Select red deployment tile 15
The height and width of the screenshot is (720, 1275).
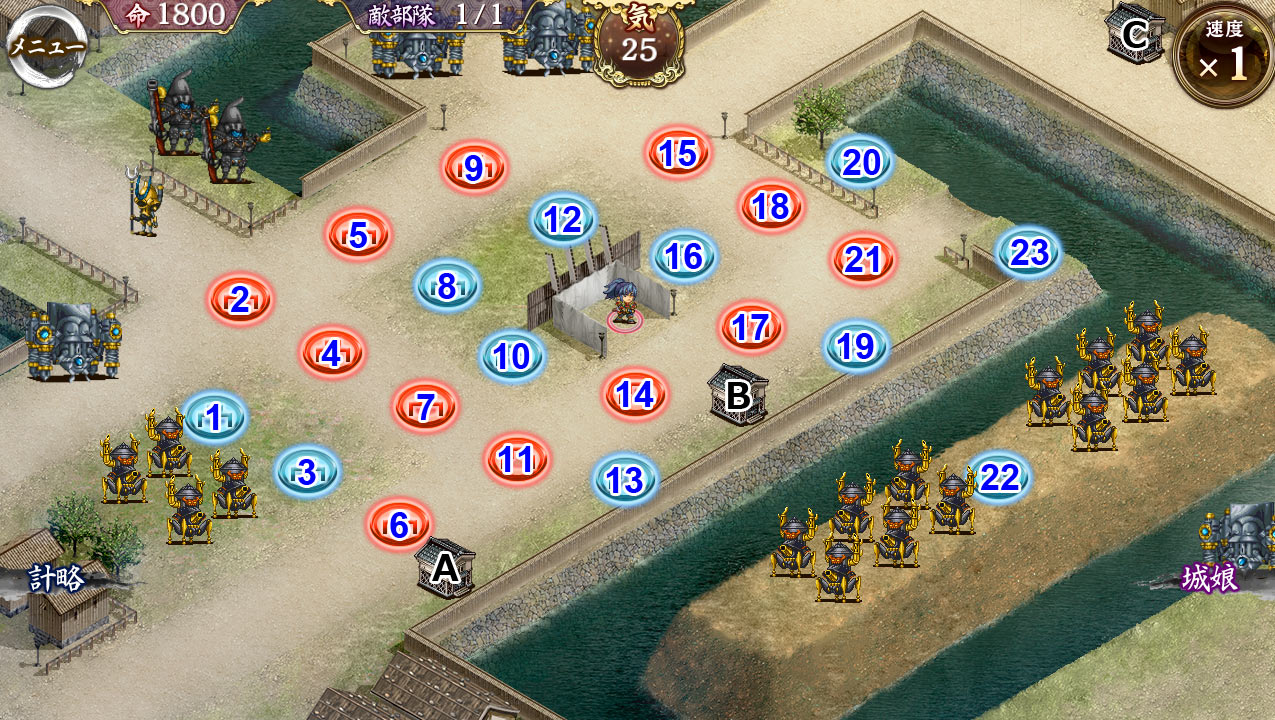pyautogui.click(x=678, y=153)
